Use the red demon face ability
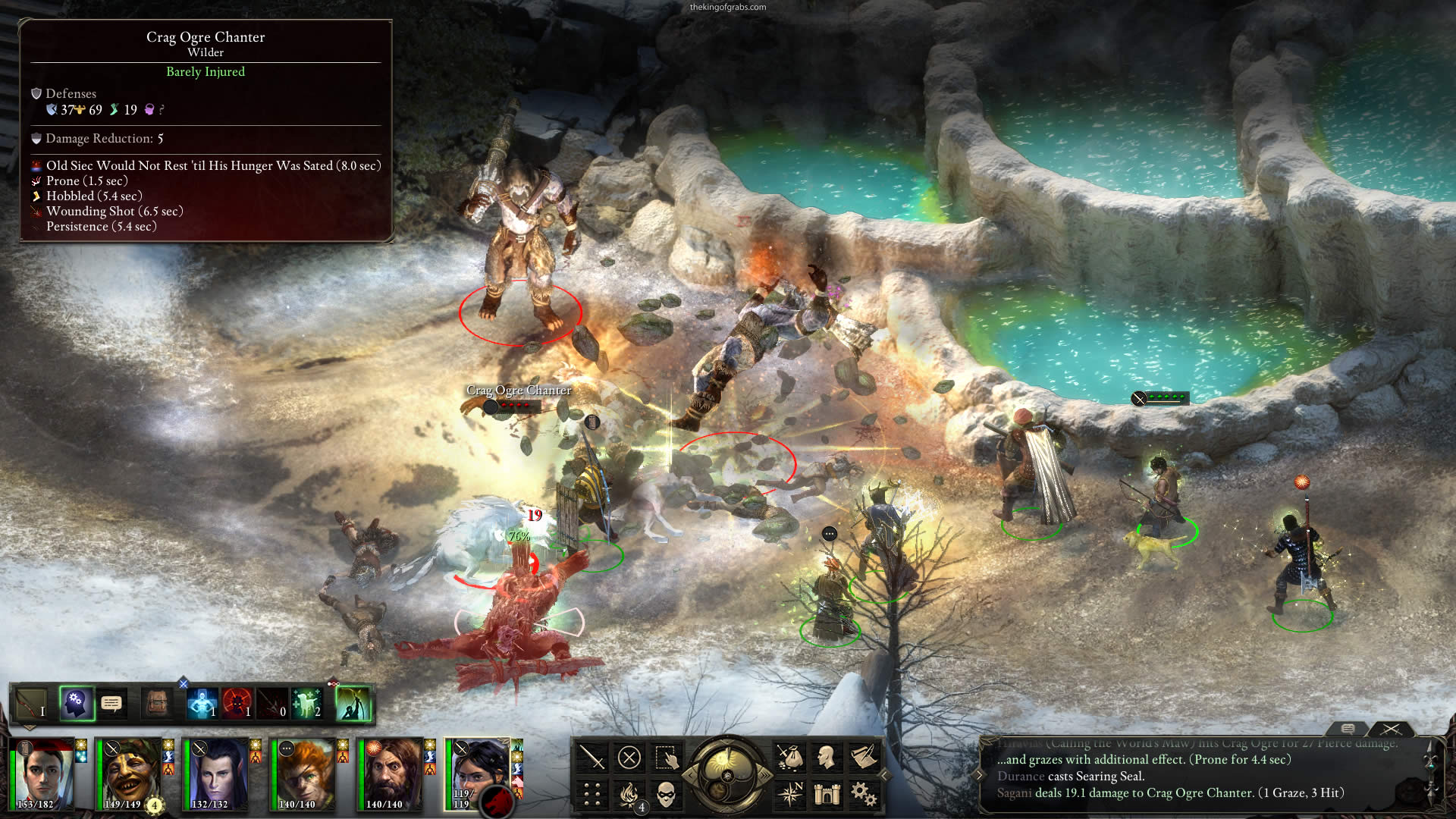1456x819 pixels. (x=237, y=704)
